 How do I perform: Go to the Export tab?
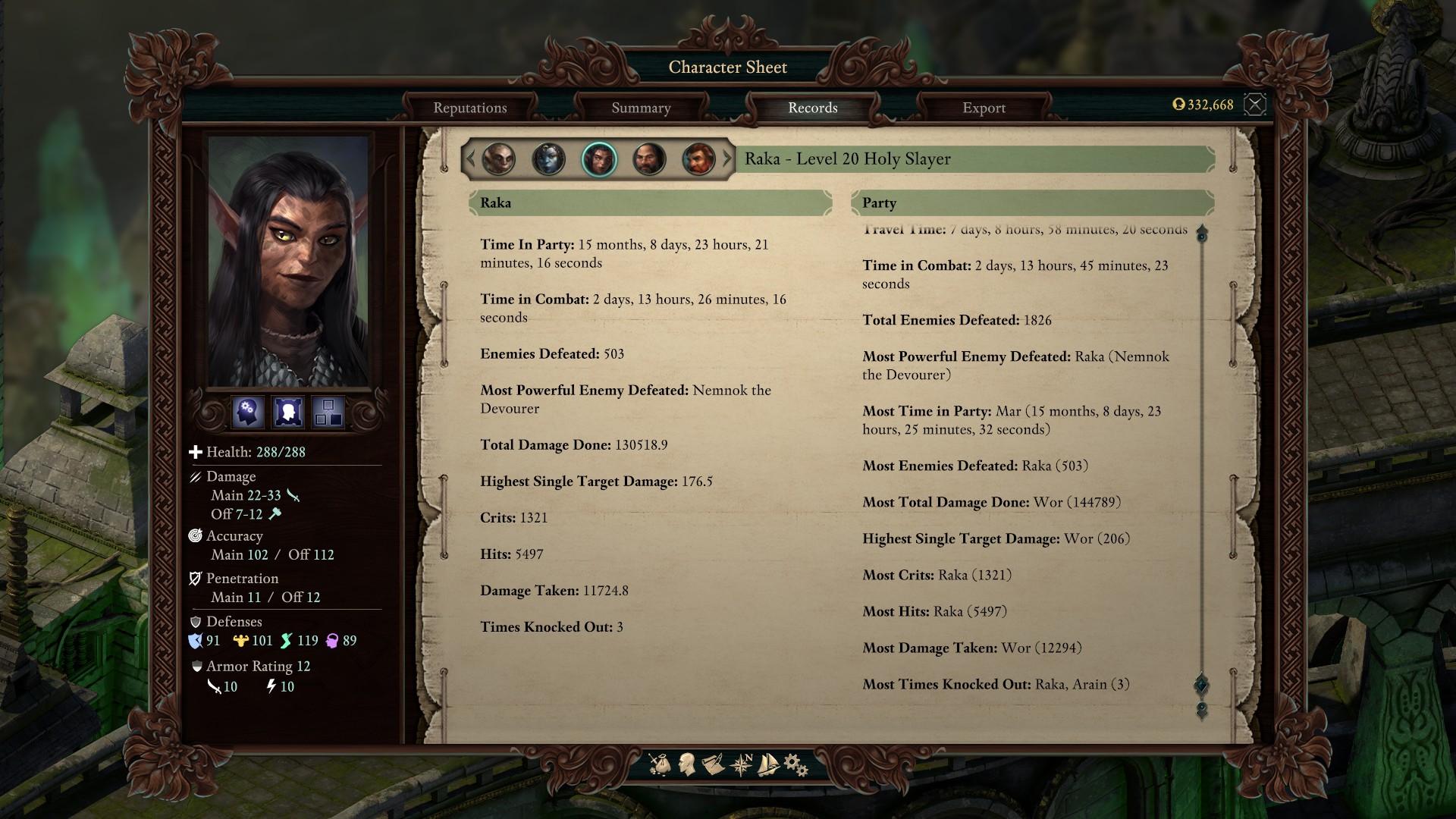click(984, 108)
